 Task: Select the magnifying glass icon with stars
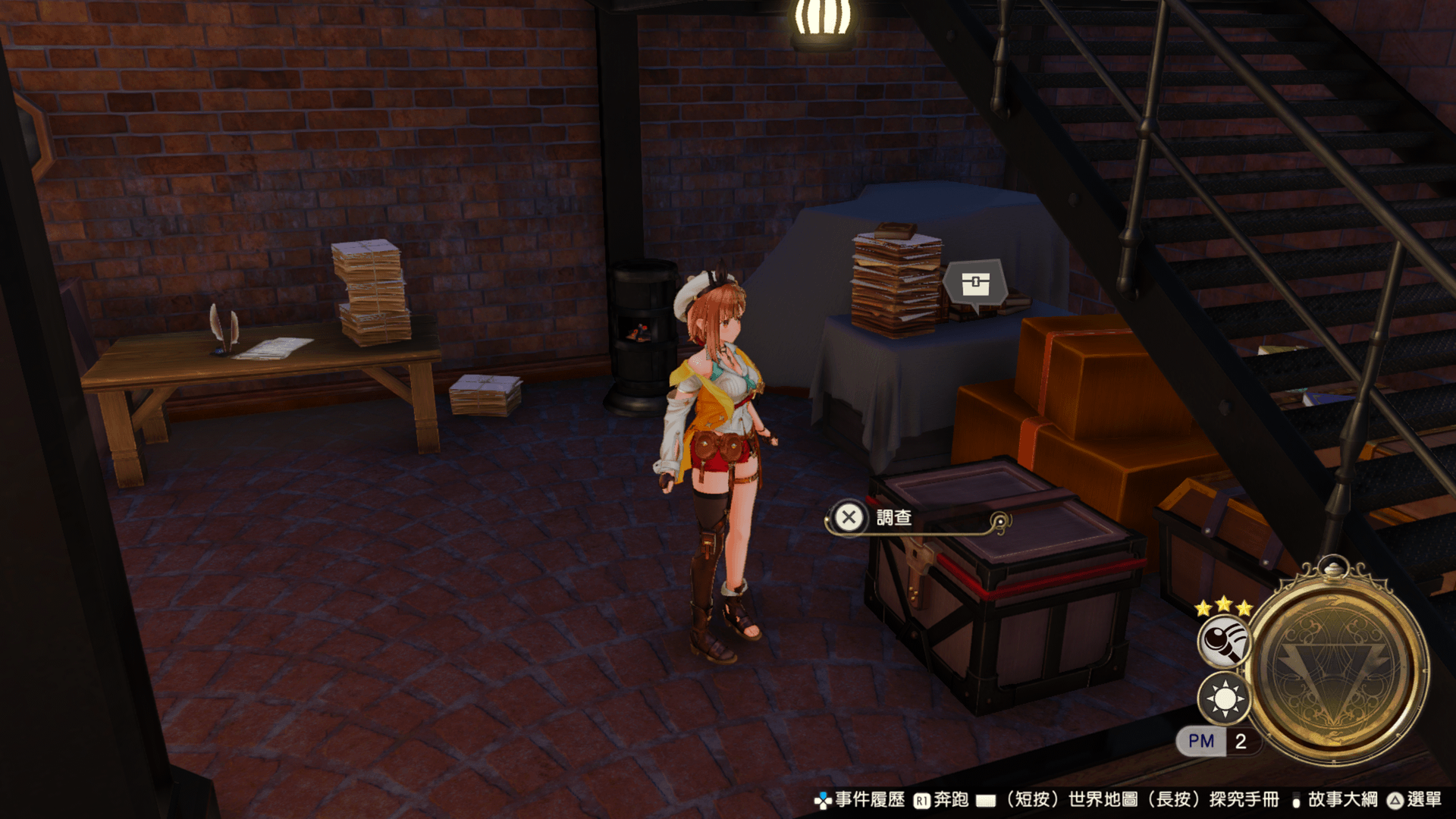(1223, 641)
